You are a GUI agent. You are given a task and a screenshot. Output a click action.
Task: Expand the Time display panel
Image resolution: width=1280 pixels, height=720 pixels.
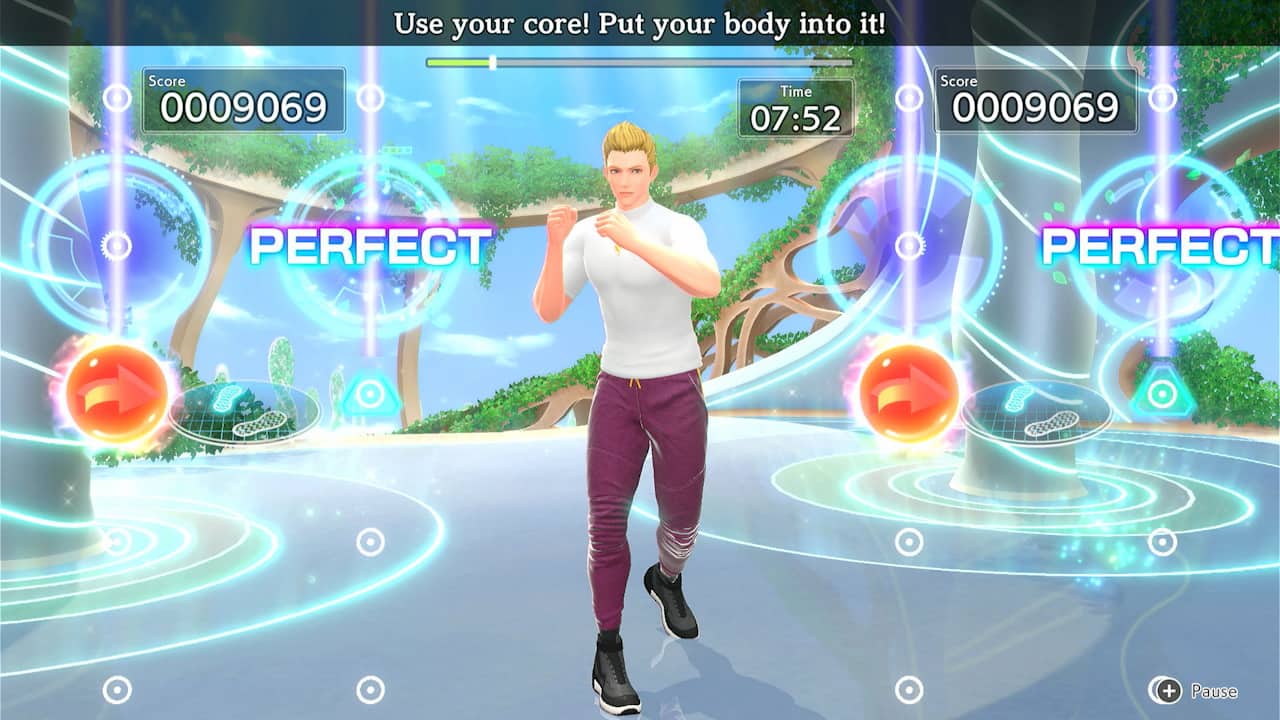click(x=794, y=106)
